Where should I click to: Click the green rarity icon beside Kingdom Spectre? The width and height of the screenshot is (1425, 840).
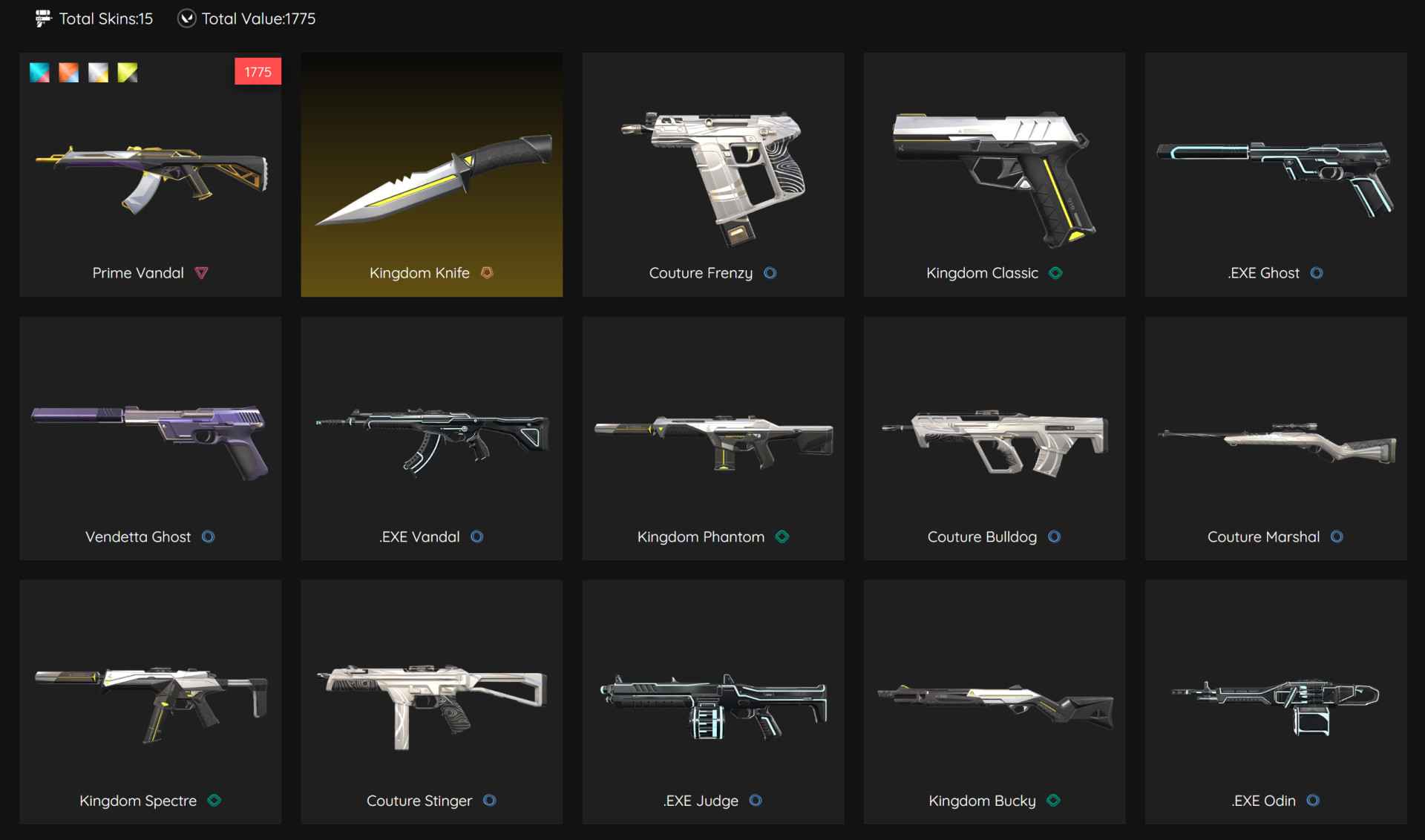[215, 801]
